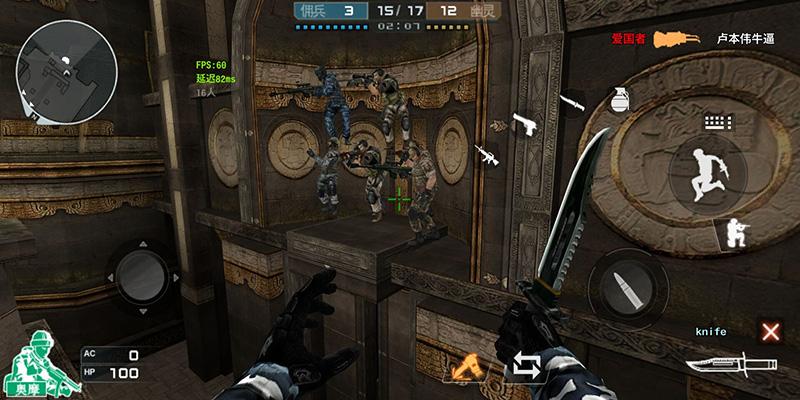Choose the knife icon in weapon wheel
This screenshot has height=400, width=800.
pyautogui.click(x=572, y=102)
